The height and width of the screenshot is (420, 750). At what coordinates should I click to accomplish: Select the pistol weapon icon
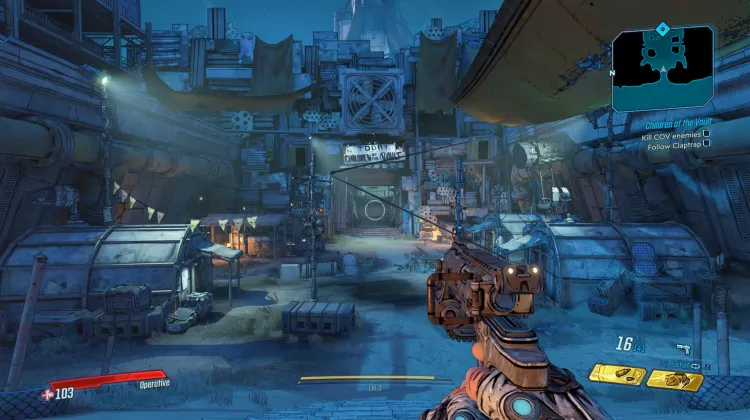click(683, 349)
